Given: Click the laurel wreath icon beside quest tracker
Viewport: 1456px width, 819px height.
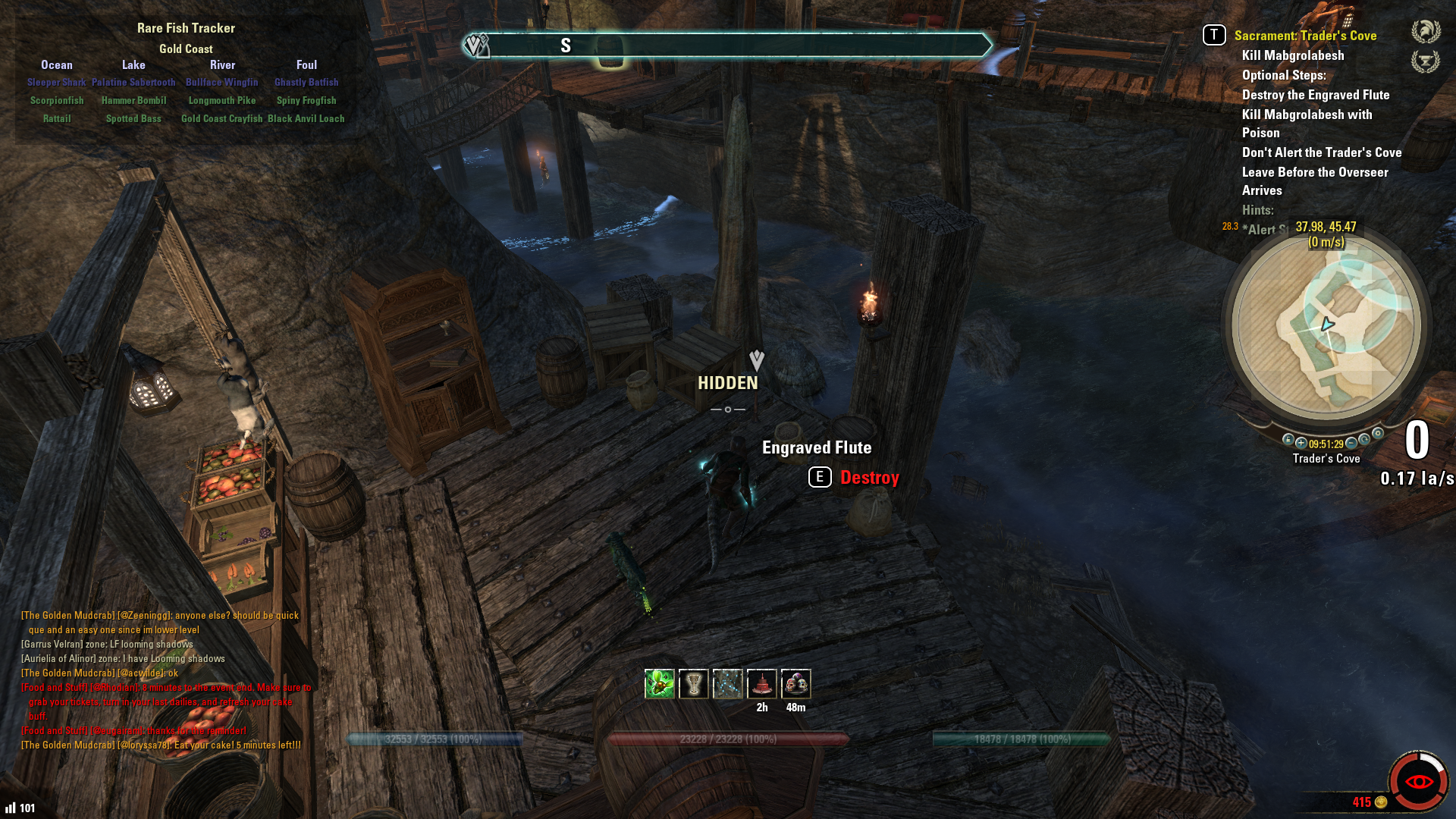Looking at the screenshot, I should 1426,32.
